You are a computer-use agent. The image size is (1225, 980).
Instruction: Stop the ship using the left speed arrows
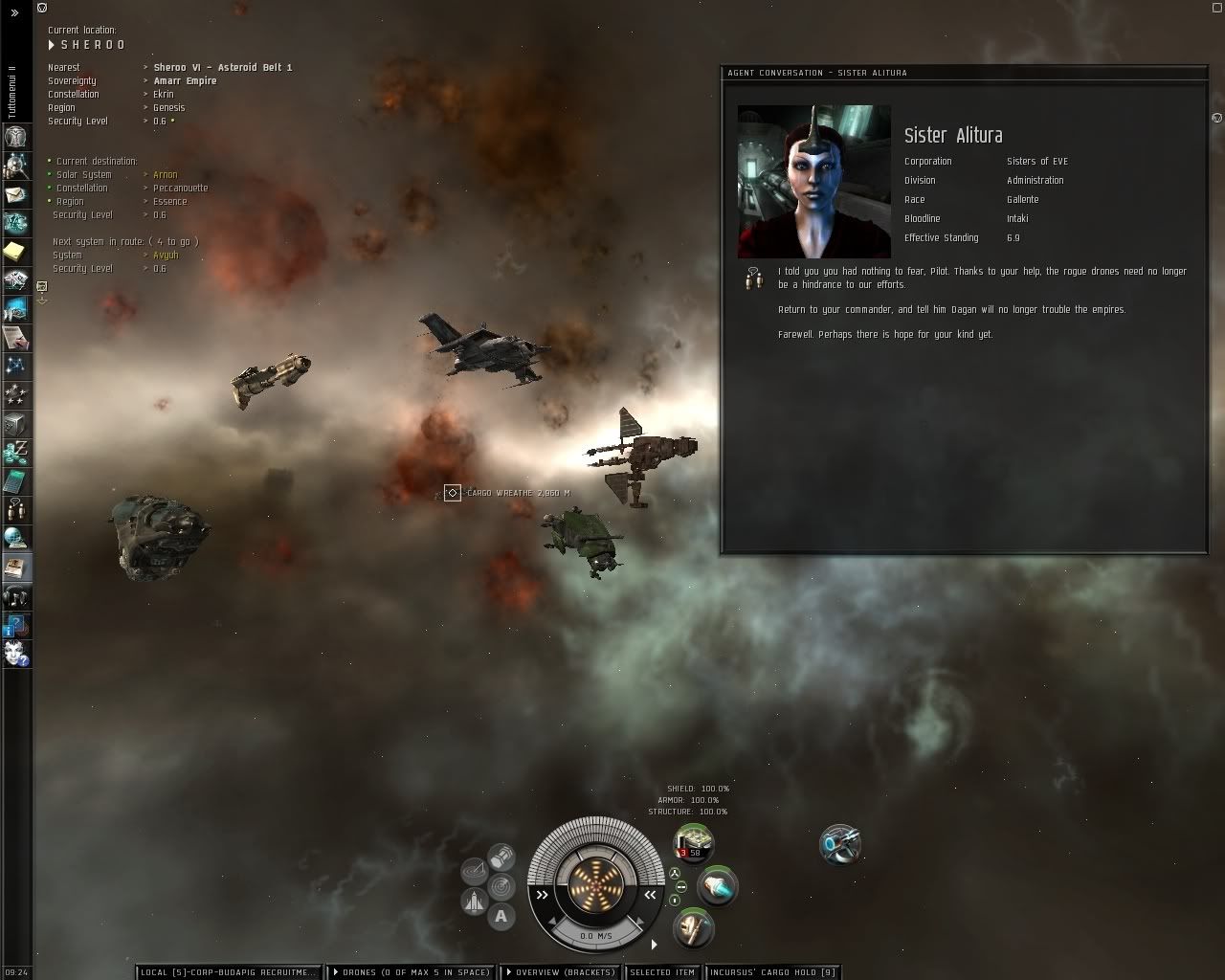point(543,895)
